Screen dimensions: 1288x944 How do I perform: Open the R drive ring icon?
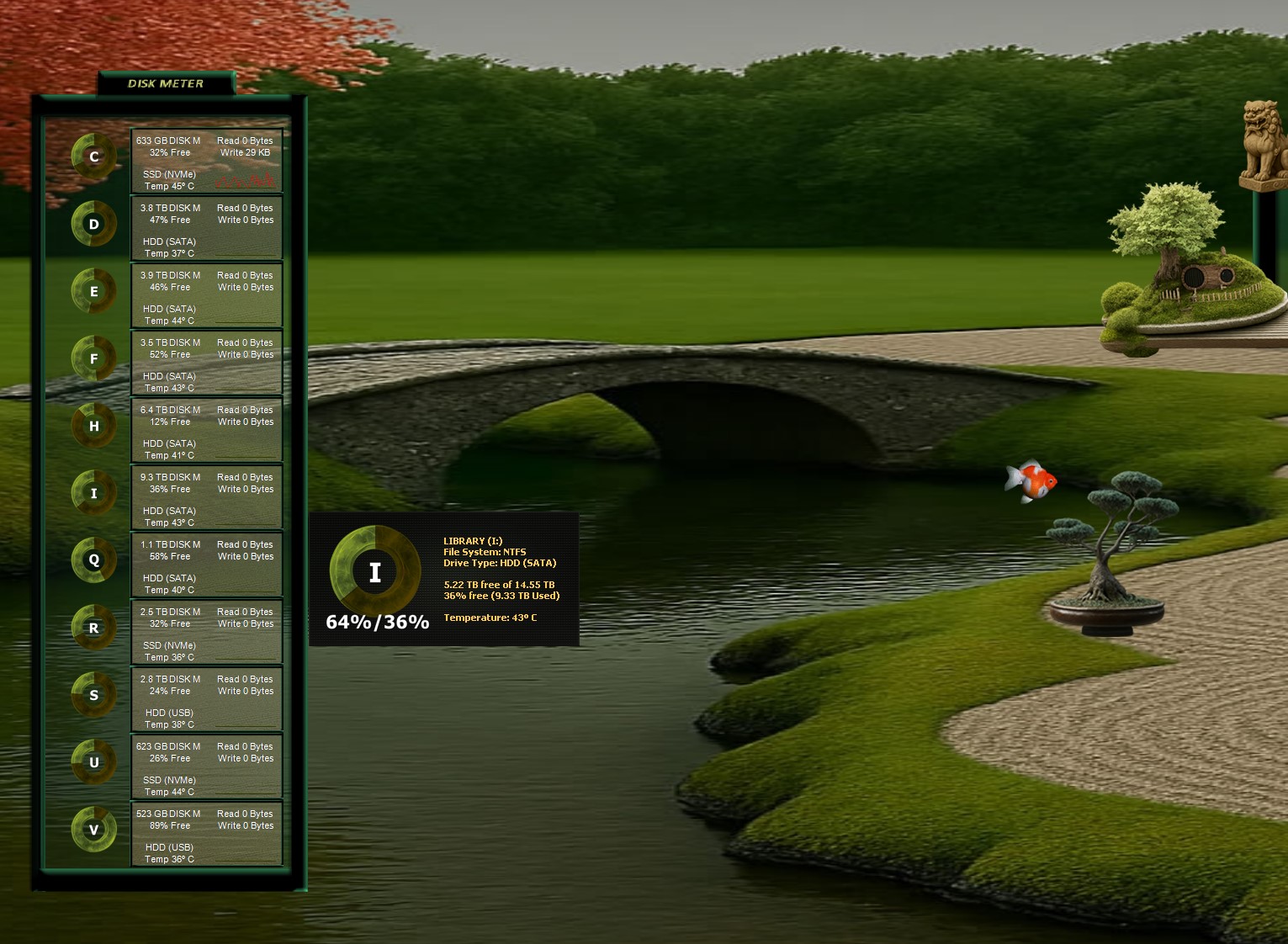[x=93, y=628]
